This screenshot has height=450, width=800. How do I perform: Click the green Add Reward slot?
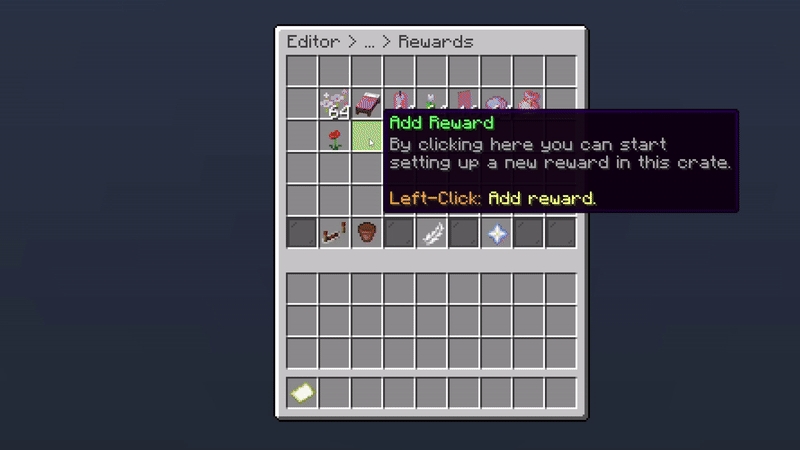click(367, 137)
